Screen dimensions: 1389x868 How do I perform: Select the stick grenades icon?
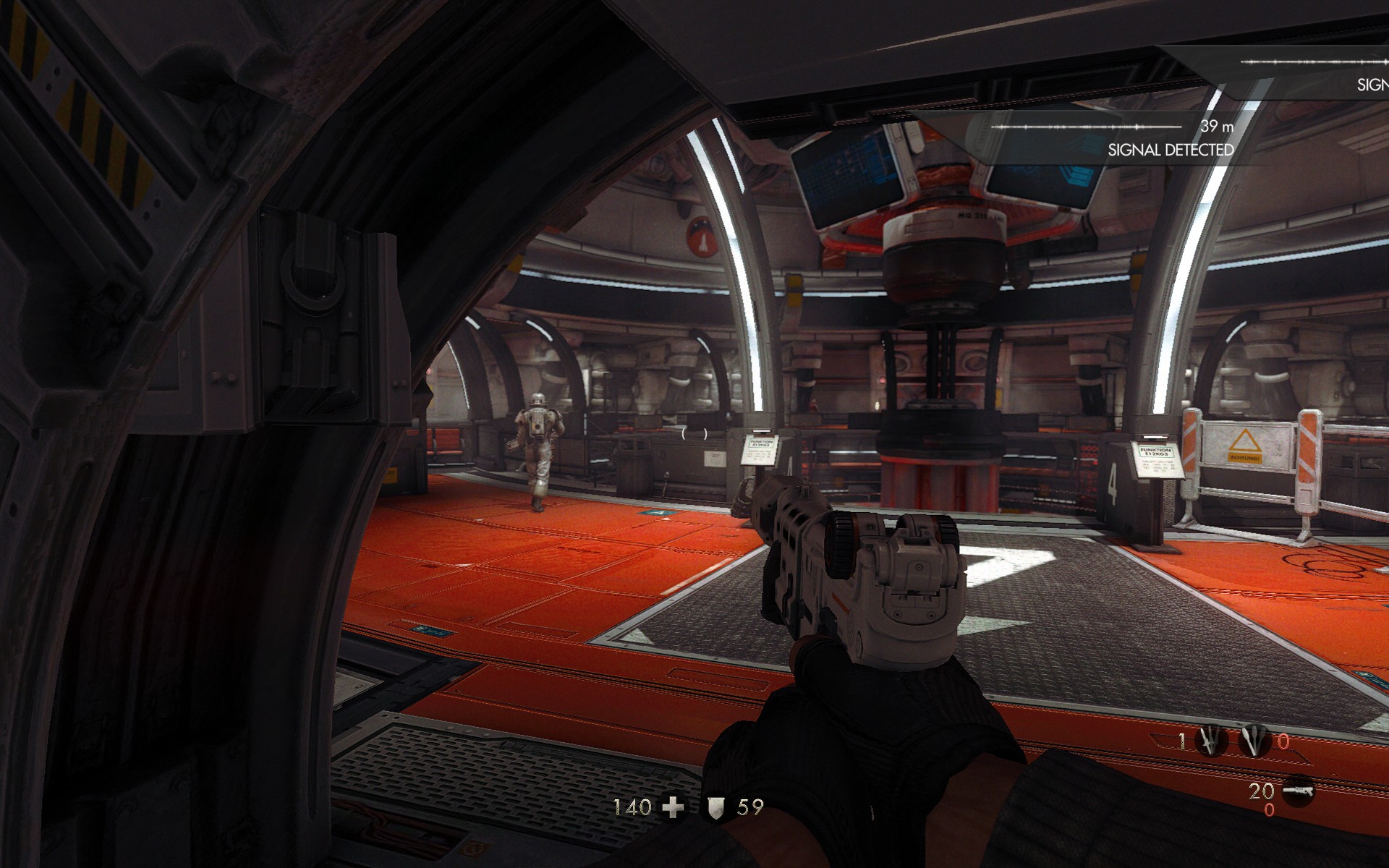[1254, 741]
